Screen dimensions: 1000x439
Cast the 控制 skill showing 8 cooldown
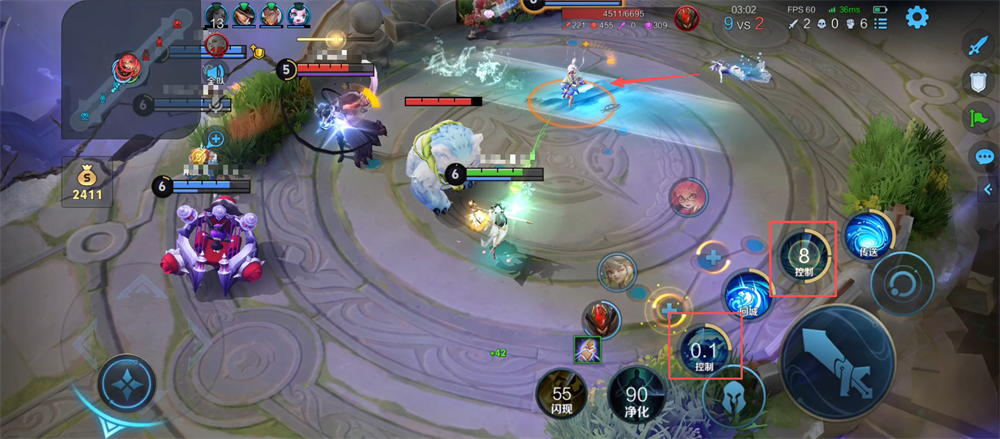pyautogui.click(x=803, y=259)
